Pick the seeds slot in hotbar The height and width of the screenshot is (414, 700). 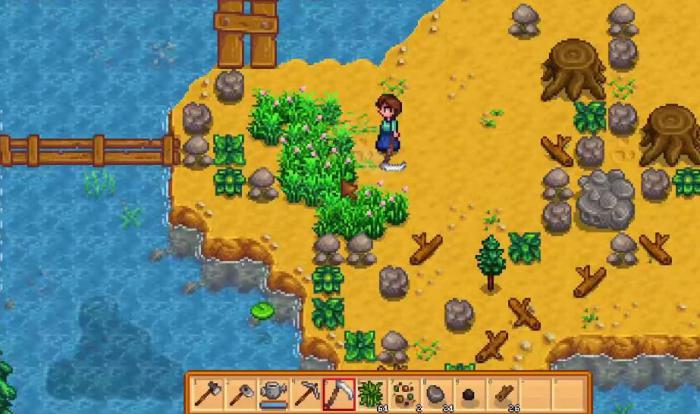coord(403,393)
